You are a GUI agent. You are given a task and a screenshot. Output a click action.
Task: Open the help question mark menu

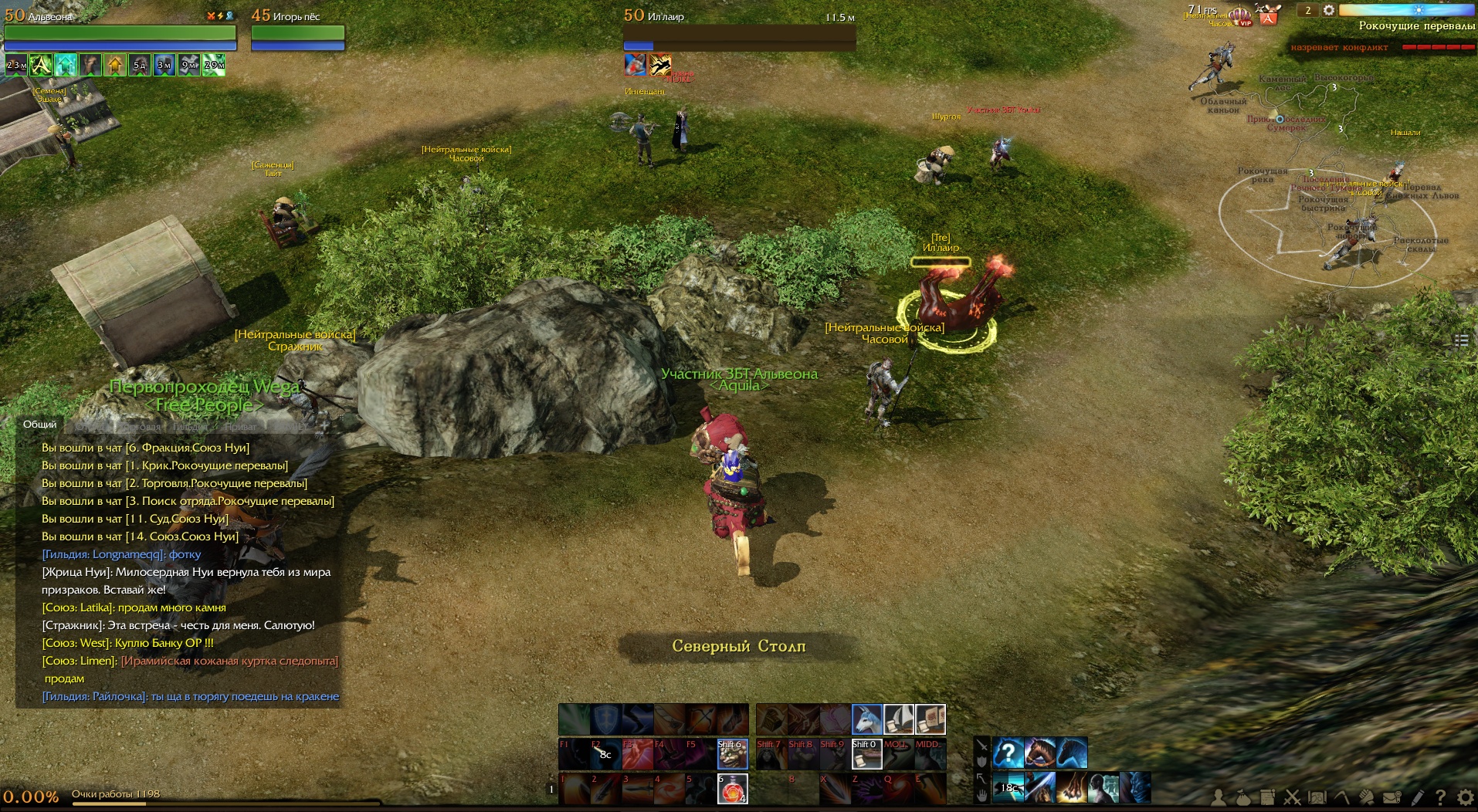coord(1441,797)
